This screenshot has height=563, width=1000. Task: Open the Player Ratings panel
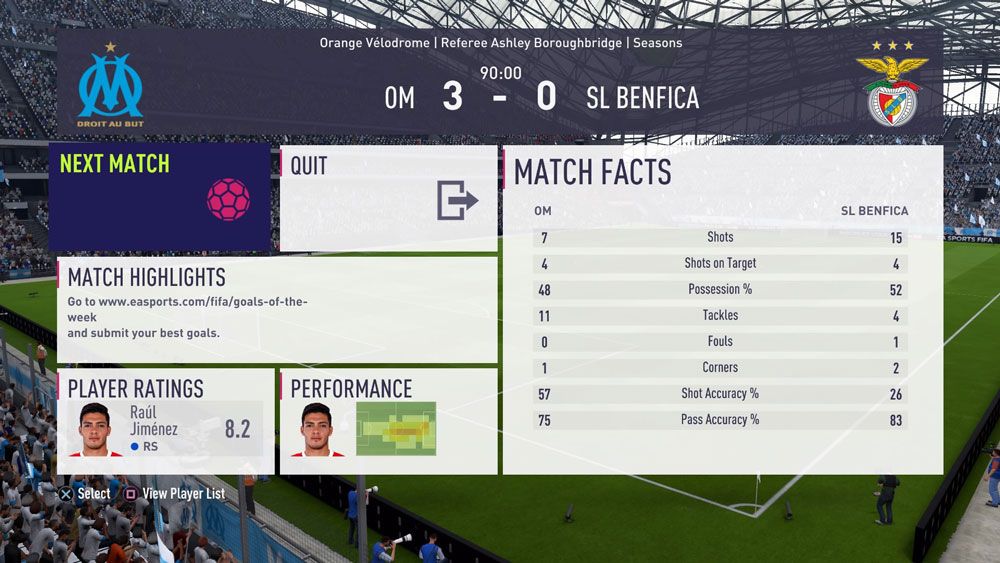166,421
